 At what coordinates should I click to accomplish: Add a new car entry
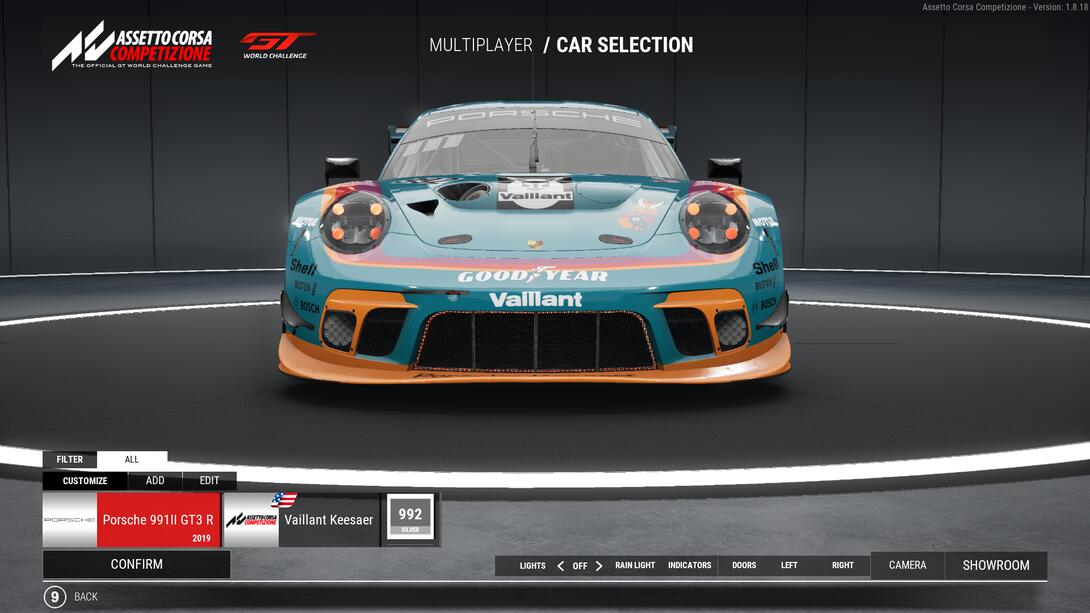click(155, 481)
